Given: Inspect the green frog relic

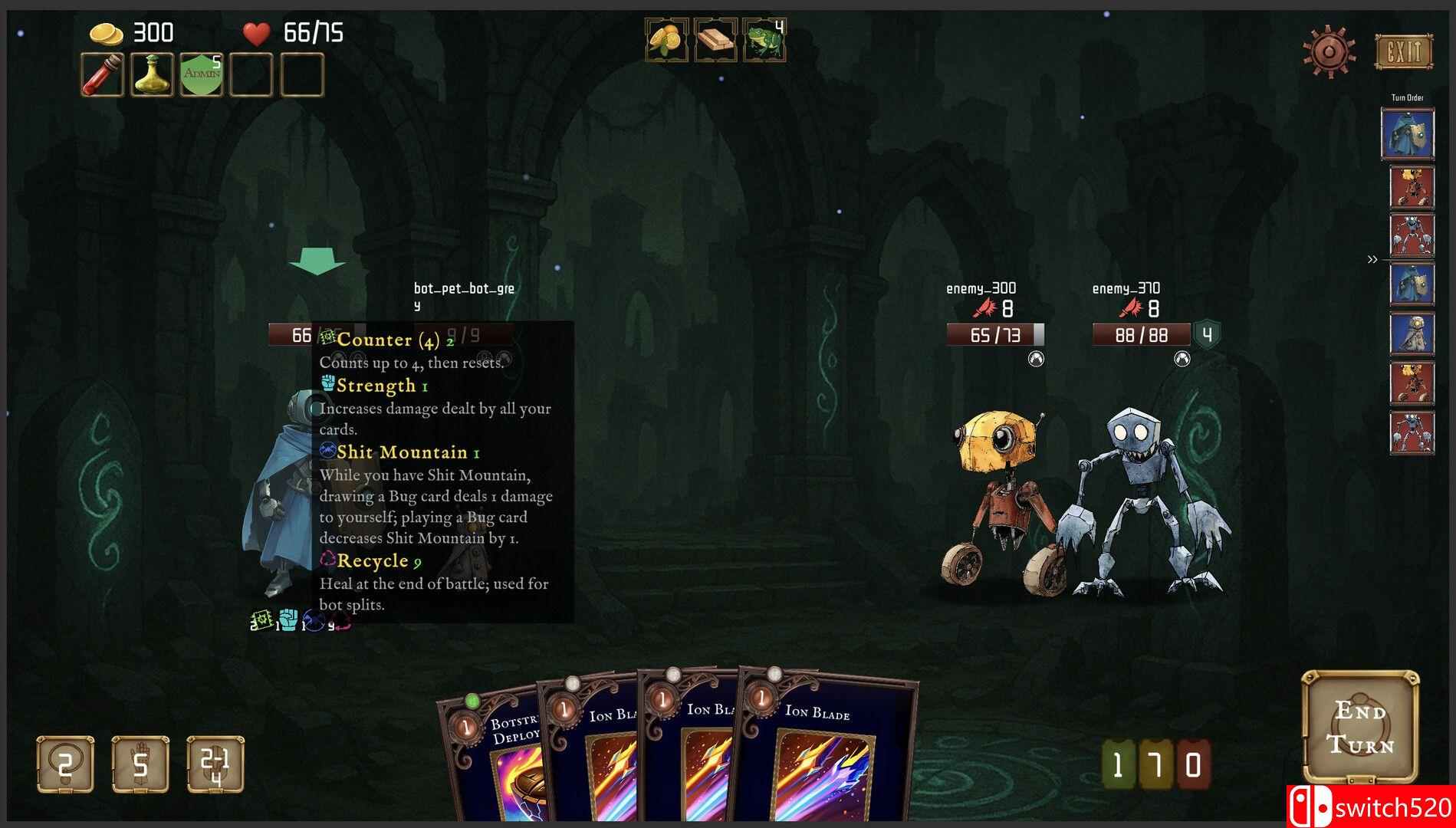Looking at the screenshot, I should point(764,40).
